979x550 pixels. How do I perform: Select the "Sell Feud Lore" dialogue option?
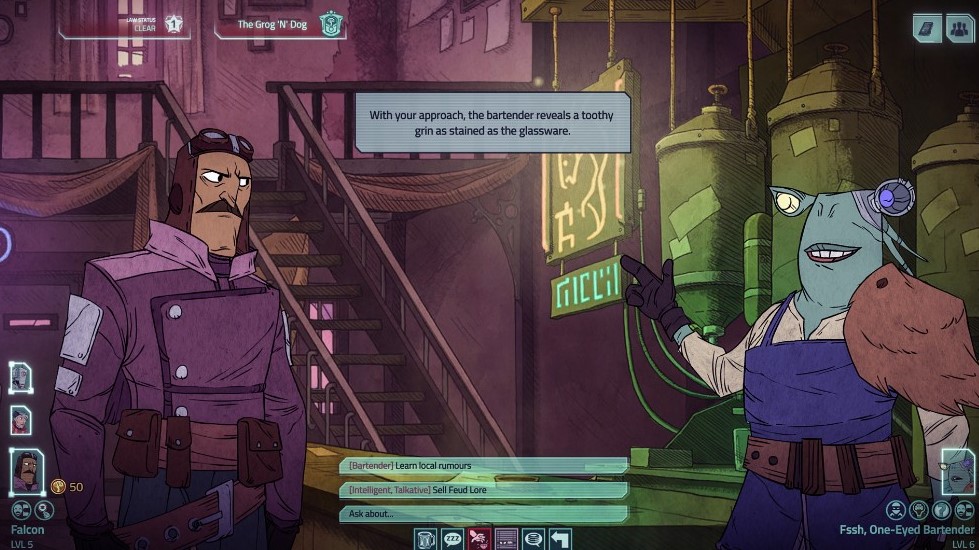click(484, 490)
